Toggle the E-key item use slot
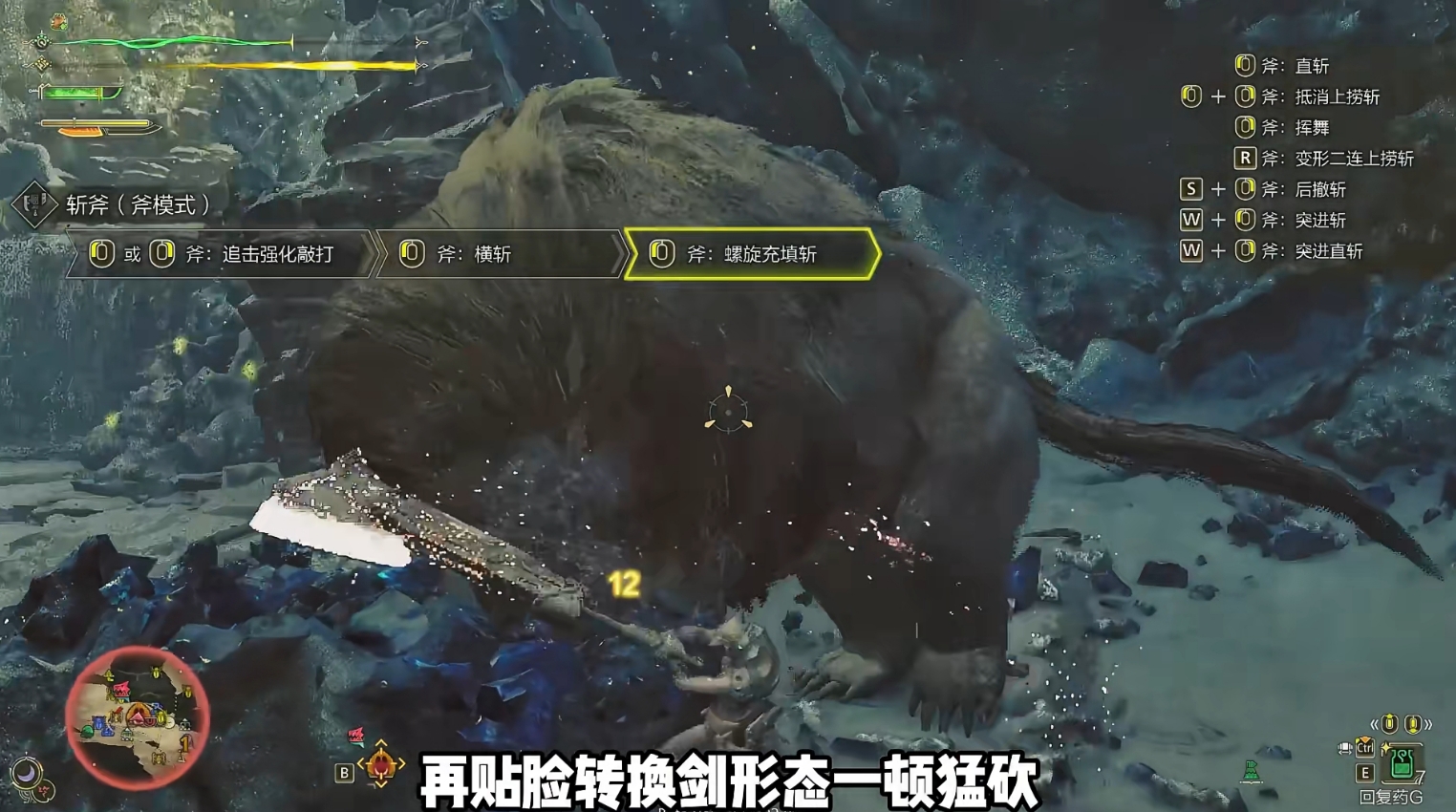Image resolution: width=1456 pixels, height=812 pixels. 1365,772
